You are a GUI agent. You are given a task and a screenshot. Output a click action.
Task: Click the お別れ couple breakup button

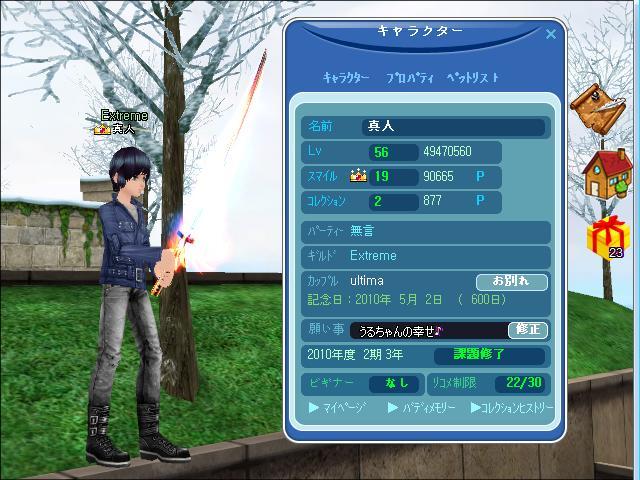(511, 282)
